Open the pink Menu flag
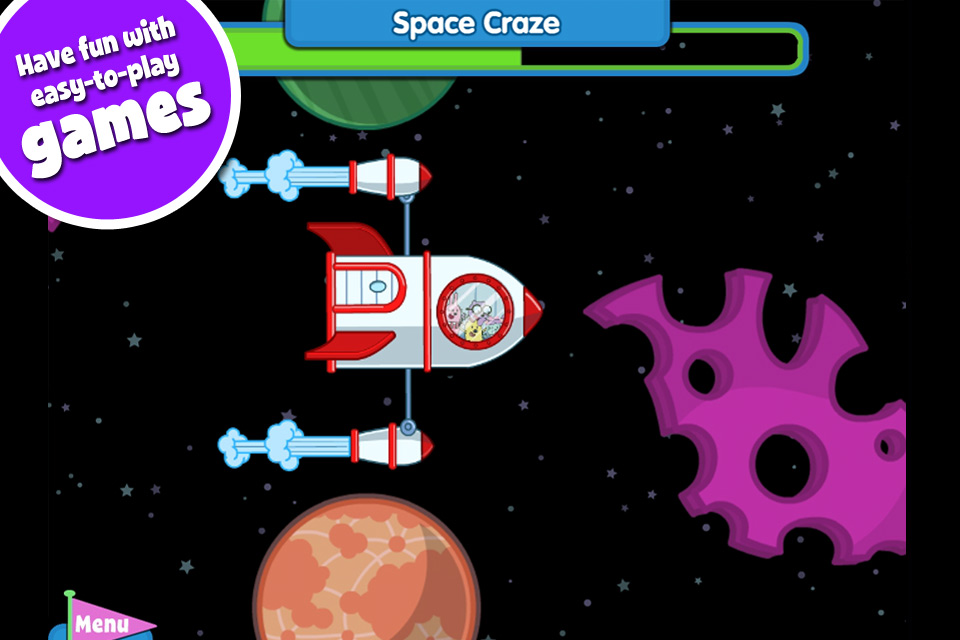 103,623
